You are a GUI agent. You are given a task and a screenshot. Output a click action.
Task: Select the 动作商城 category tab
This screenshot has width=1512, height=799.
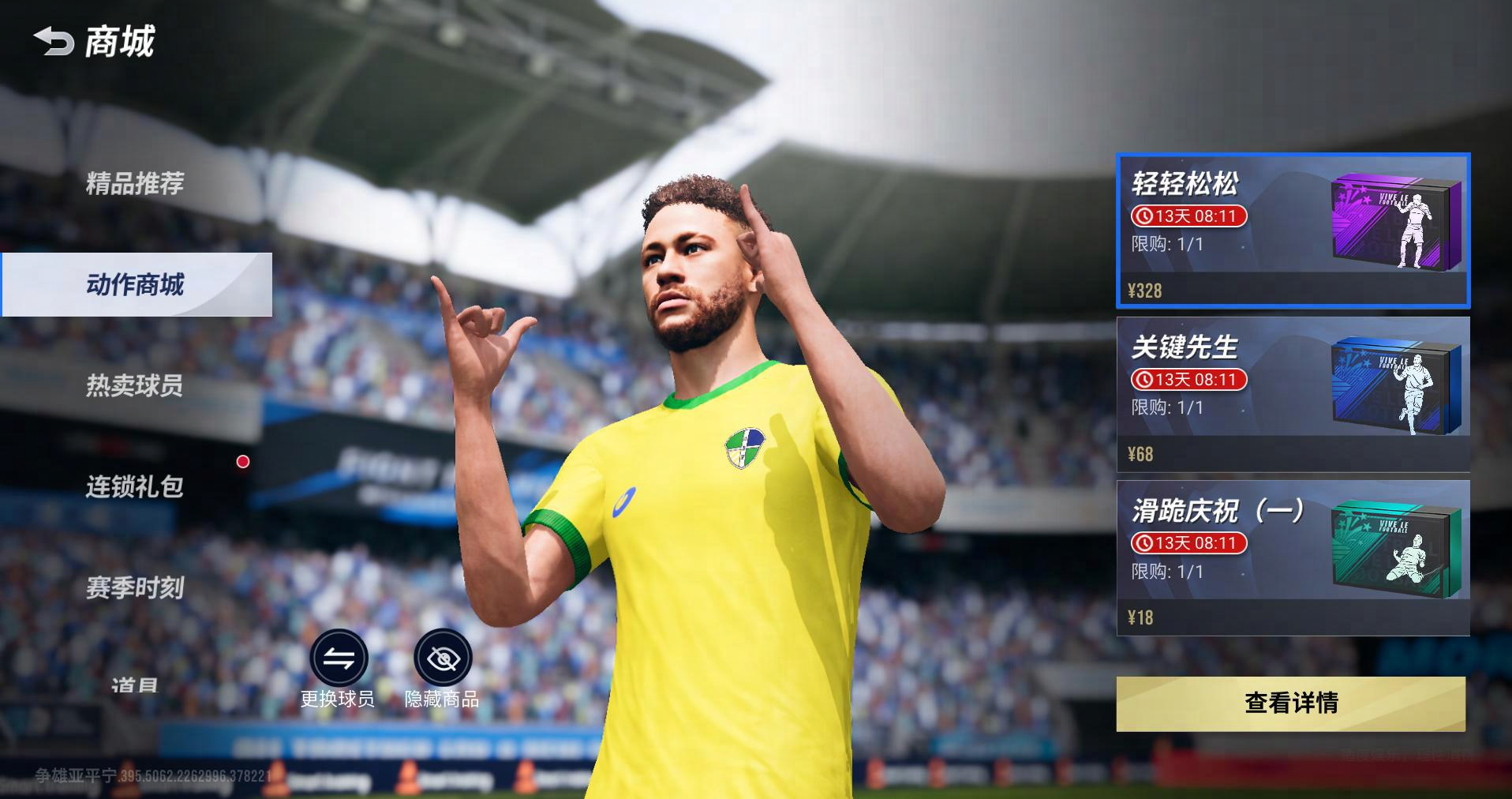click(136, 284)
